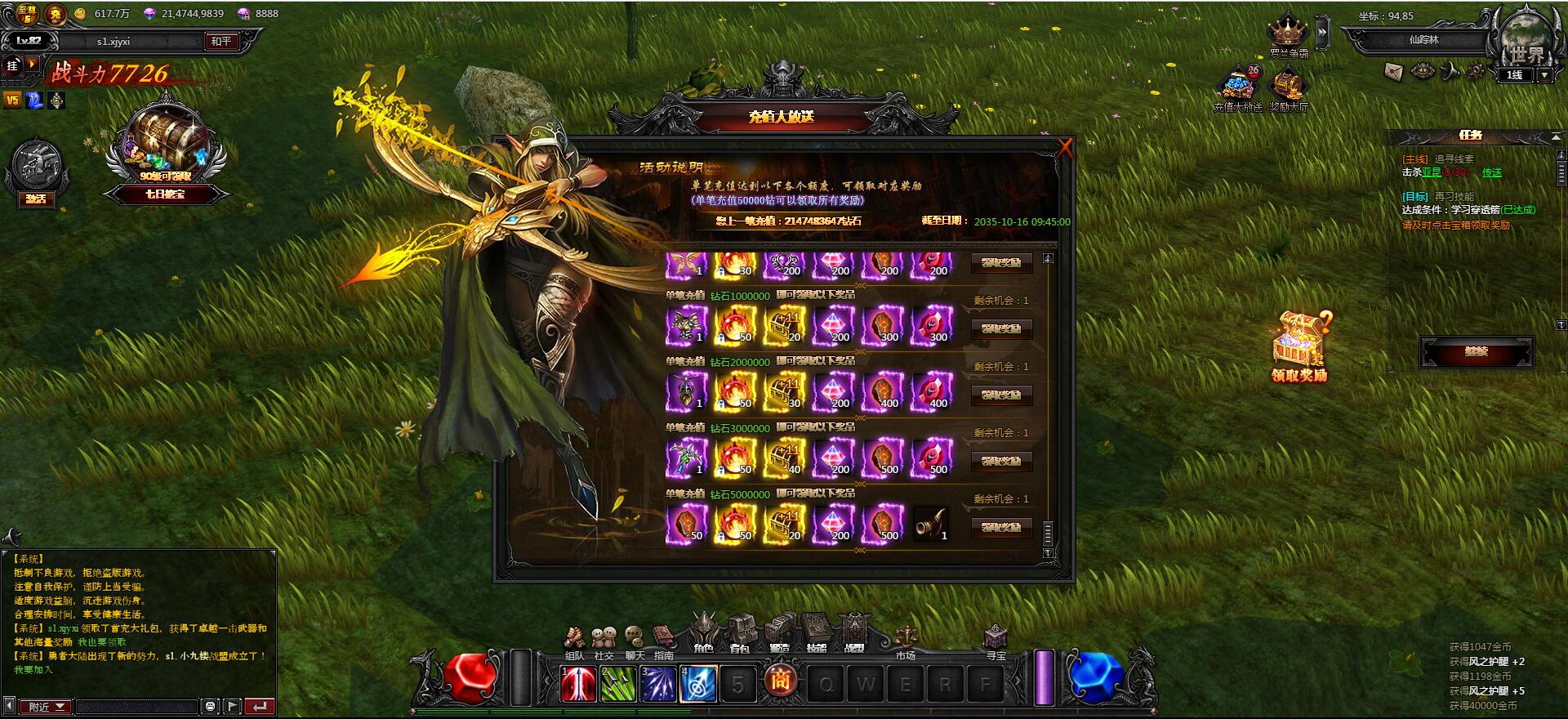Click 领取奖励 button on the 5000000 row
This screenshot has width=1568, height=719.
pyautogui.click(x=1003, y=527)
